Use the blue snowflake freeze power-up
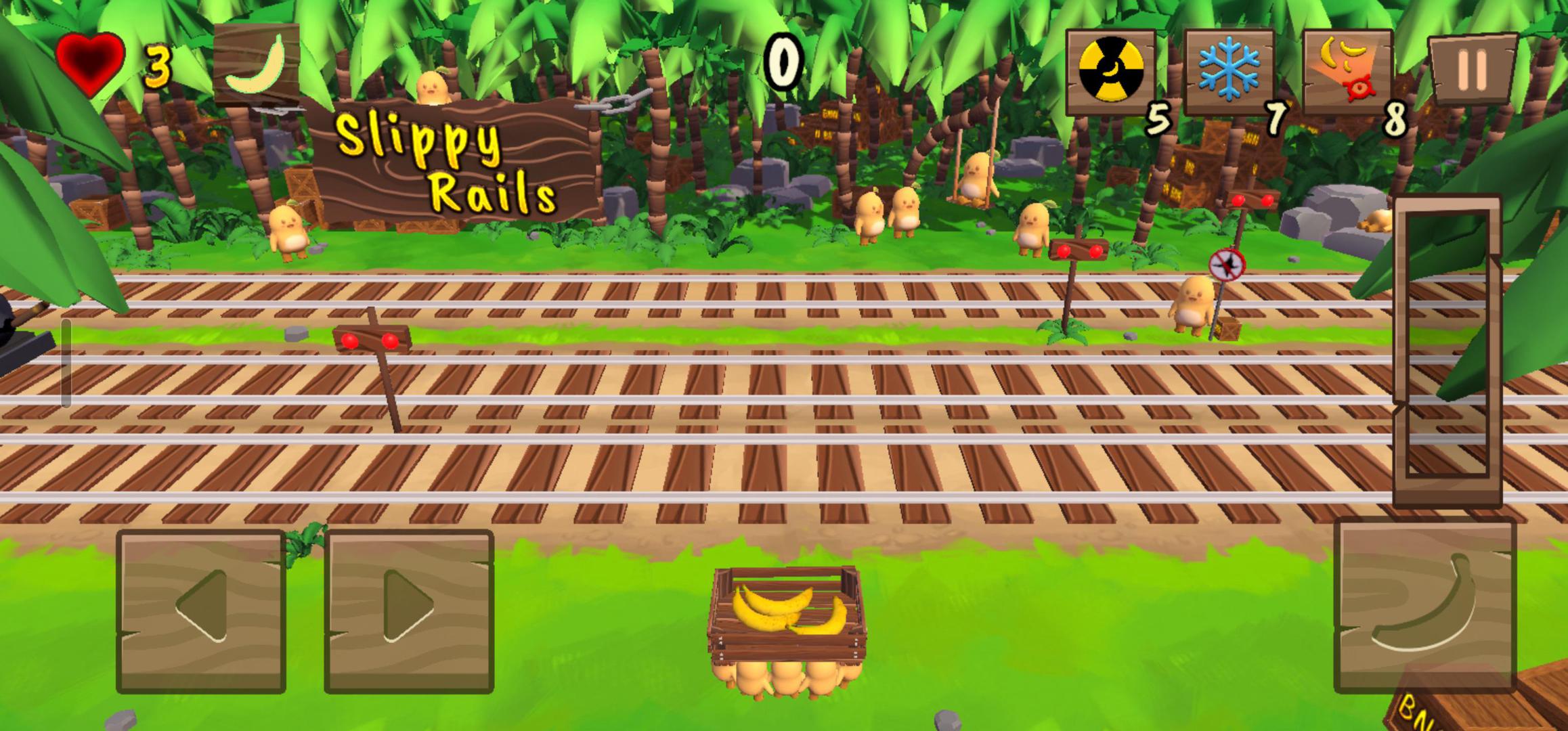 pos(1228,71)
